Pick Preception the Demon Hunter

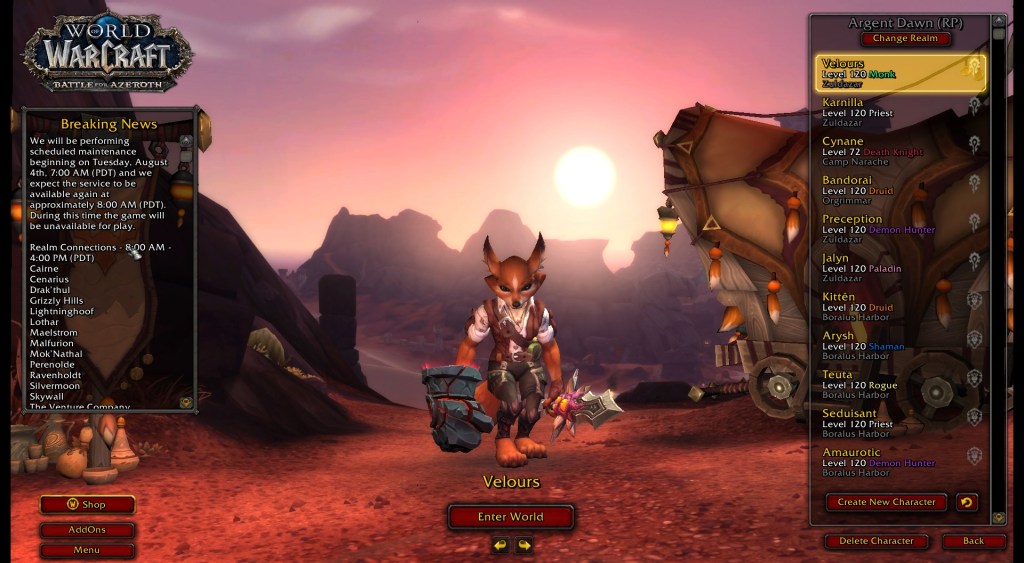(x=890, y=229)
